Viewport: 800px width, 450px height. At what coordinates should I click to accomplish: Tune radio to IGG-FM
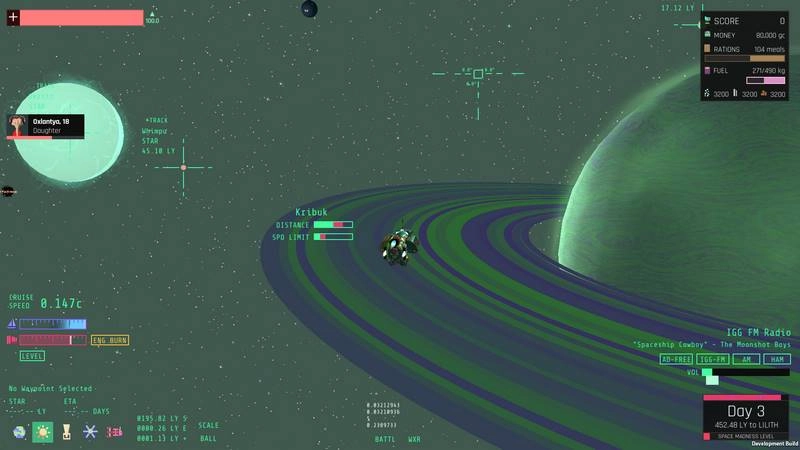[712, 359]
